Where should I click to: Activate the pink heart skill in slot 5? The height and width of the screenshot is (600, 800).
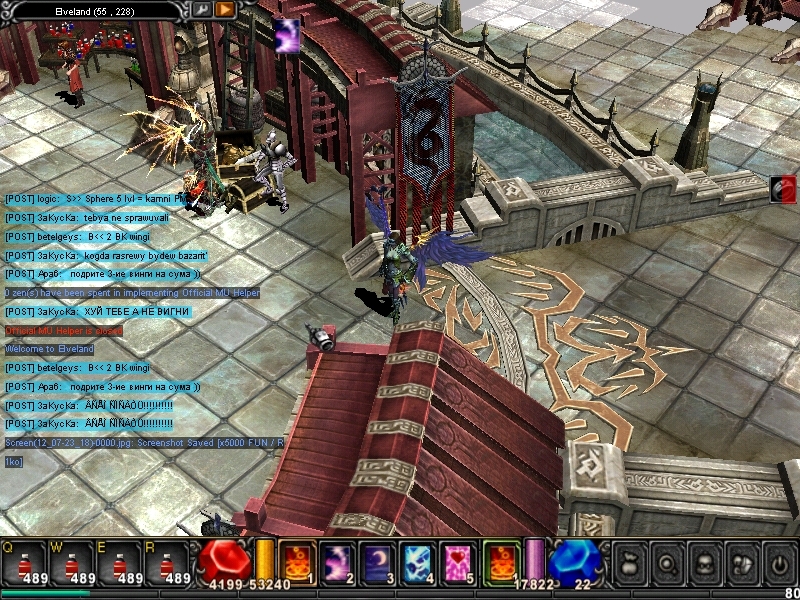457,560
